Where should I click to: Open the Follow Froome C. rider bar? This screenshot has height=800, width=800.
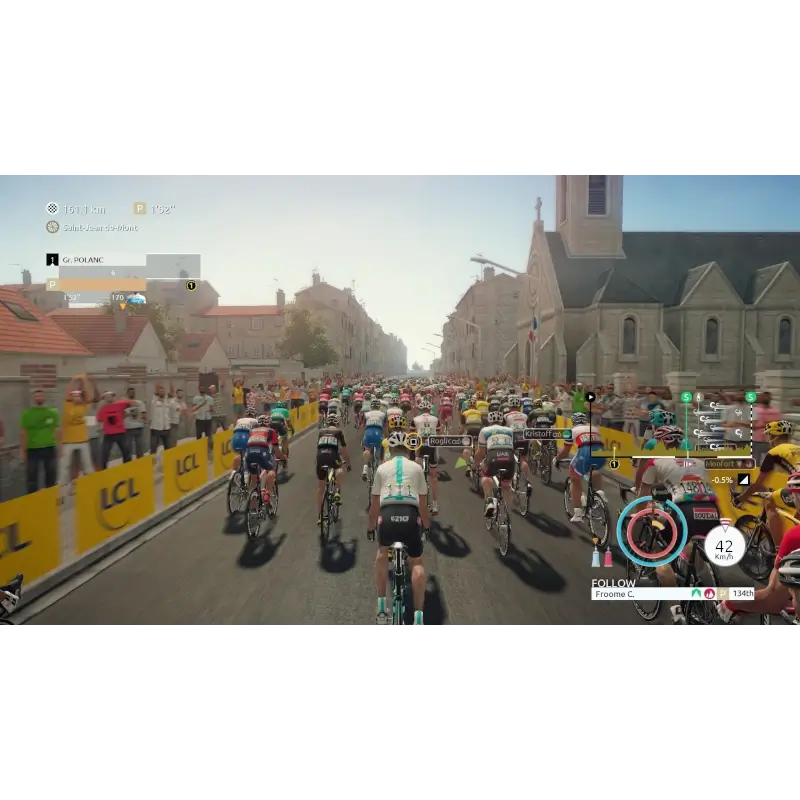coord(672,593)
